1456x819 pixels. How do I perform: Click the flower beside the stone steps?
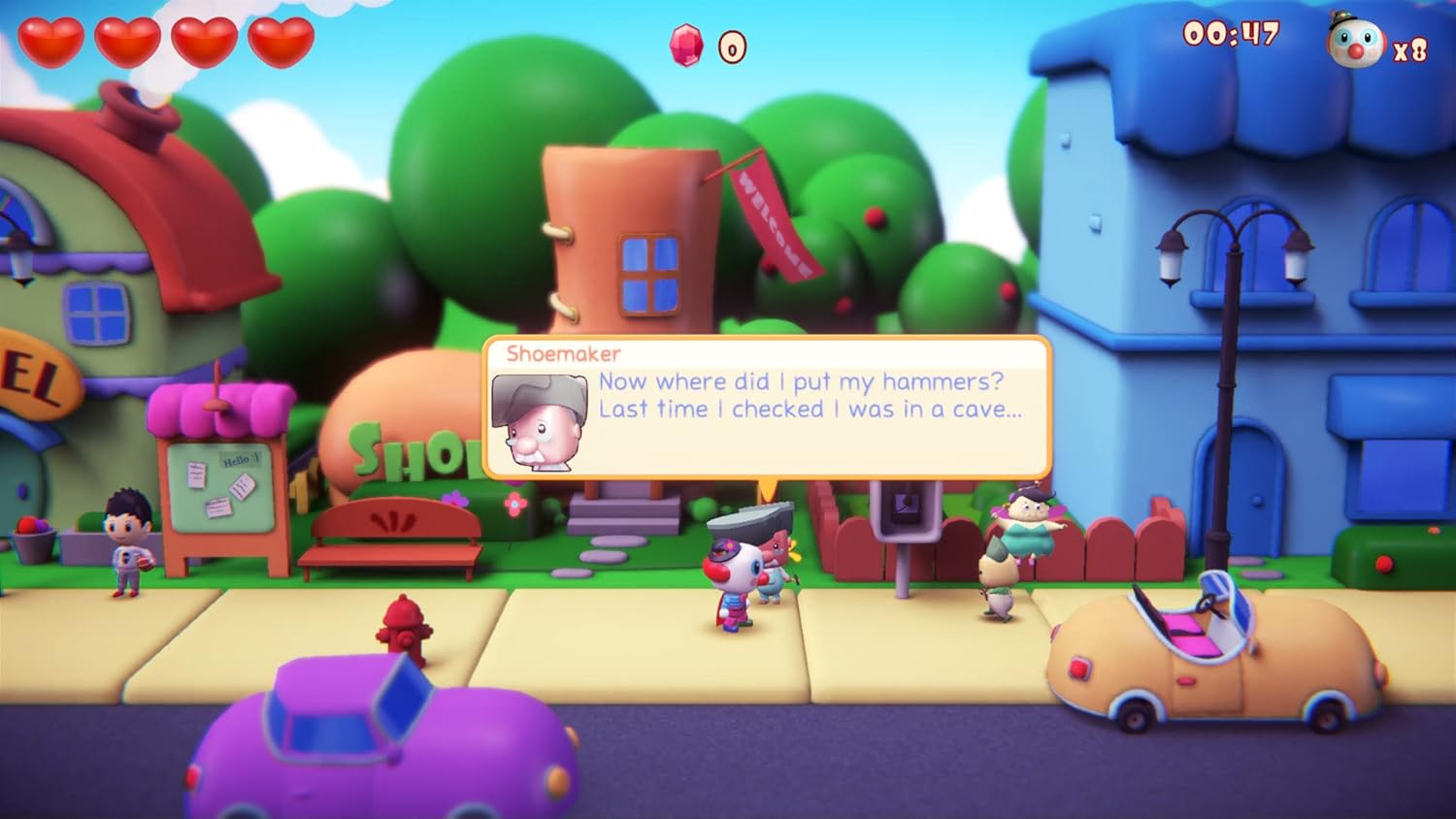click(514, 503)
